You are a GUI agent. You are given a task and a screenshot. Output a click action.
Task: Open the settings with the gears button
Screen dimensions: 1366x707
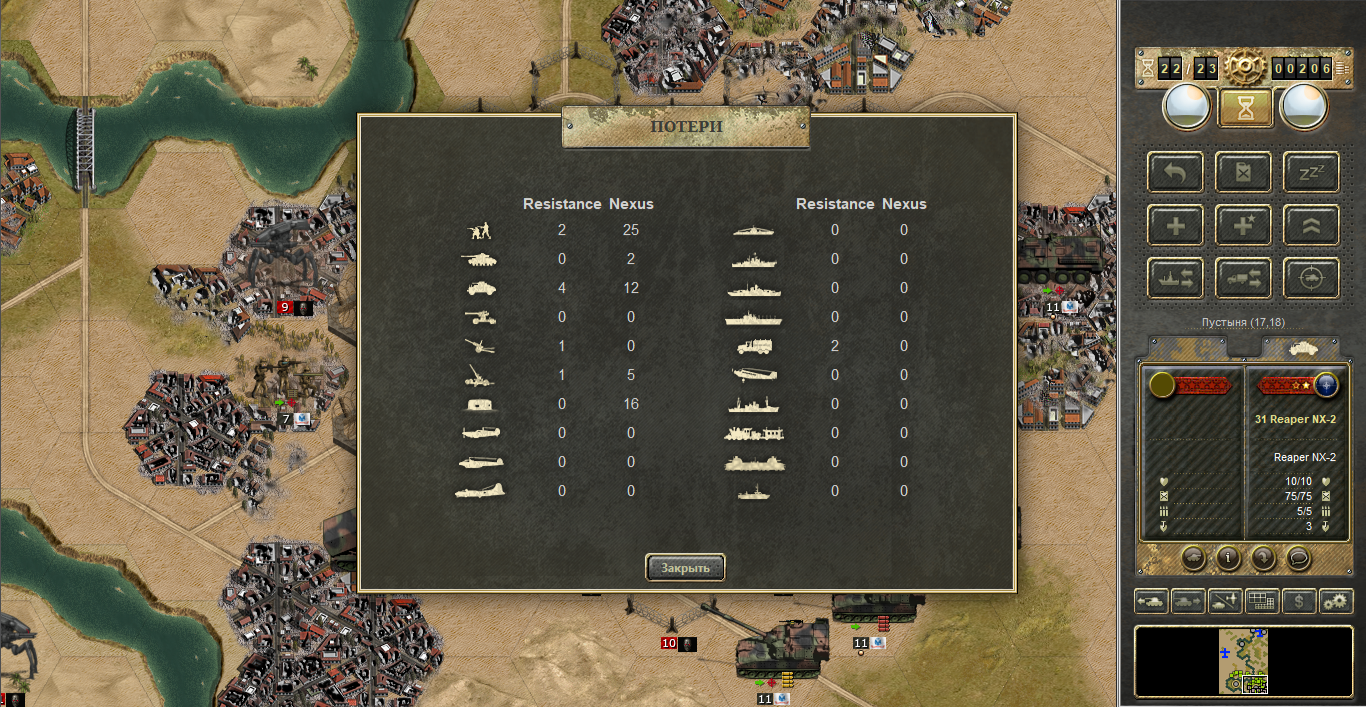point(1336,601)
